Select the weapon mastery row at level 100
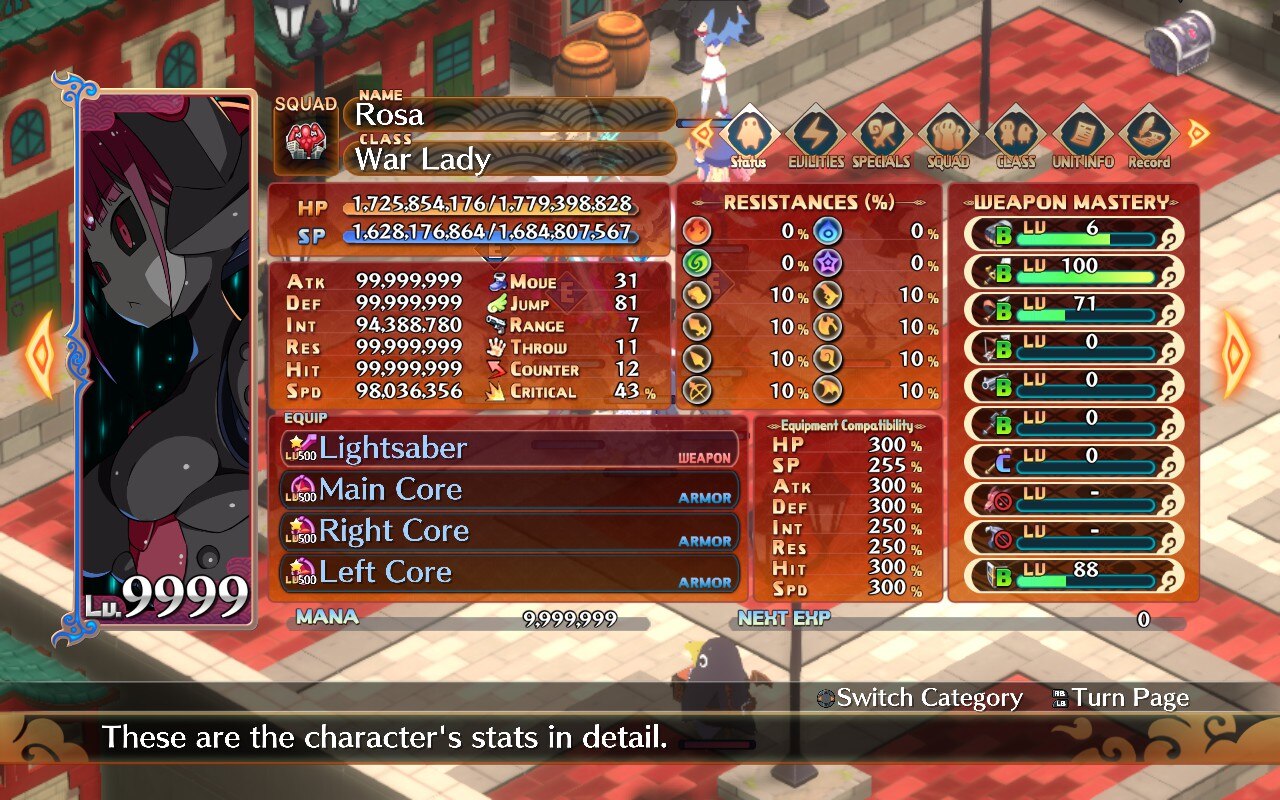 pos(1074,271)
